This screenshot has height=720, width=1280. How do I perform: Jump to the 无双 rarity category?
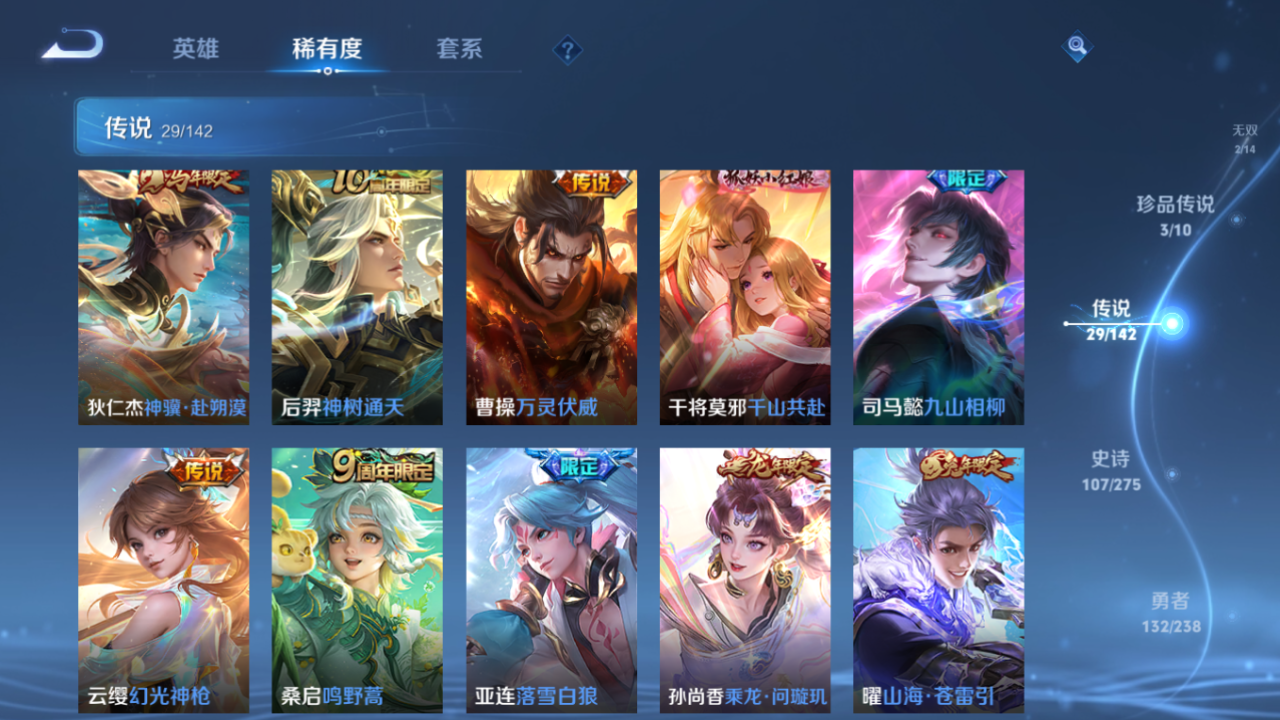tap(1243, 134)
